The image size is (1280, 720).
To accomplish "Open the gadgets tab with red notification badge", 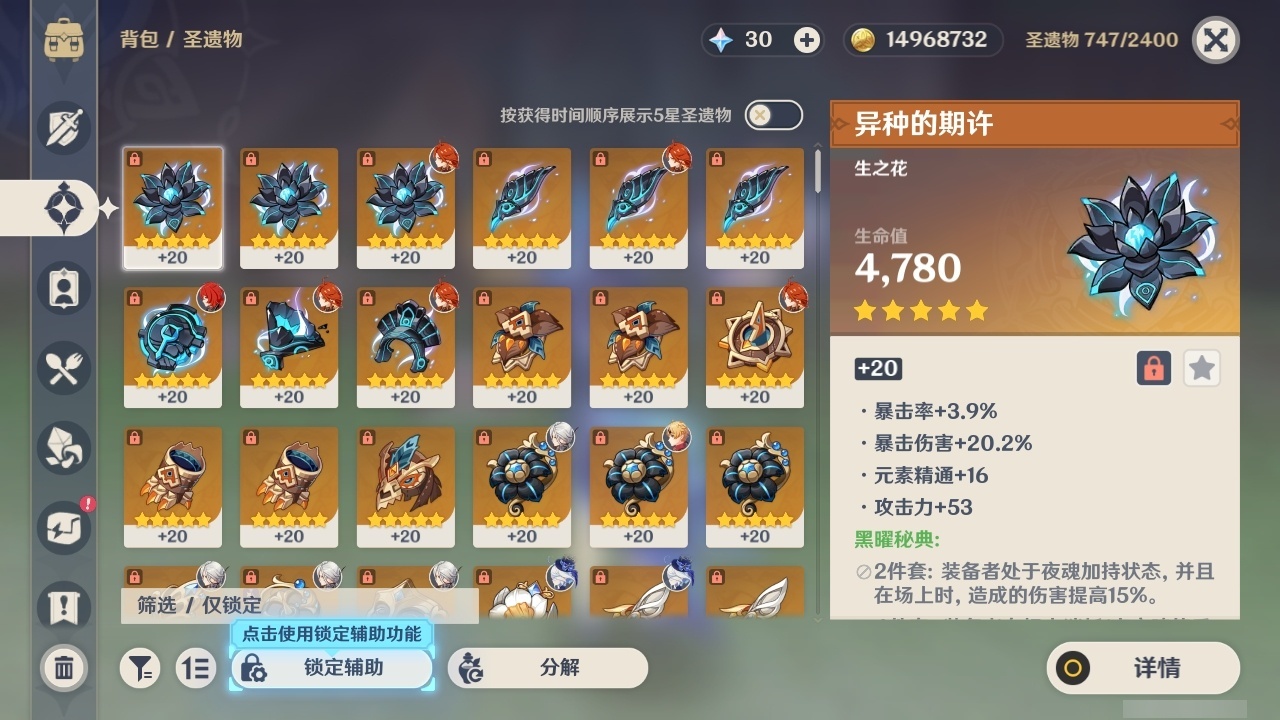I will coord(62,528).
